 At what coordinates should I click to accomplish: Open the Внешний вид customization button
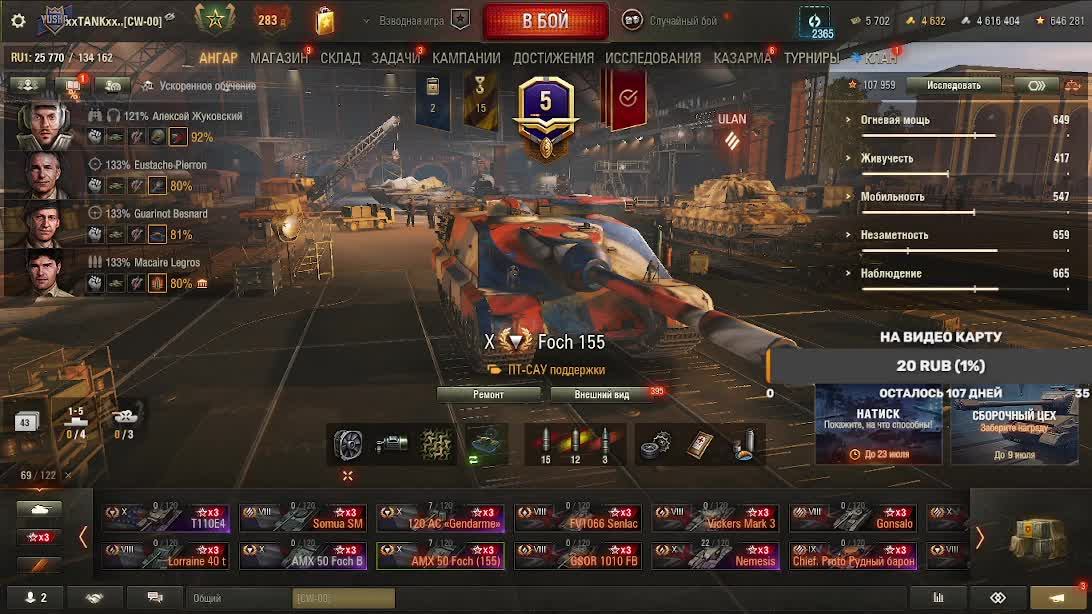(x=602, y=394)
